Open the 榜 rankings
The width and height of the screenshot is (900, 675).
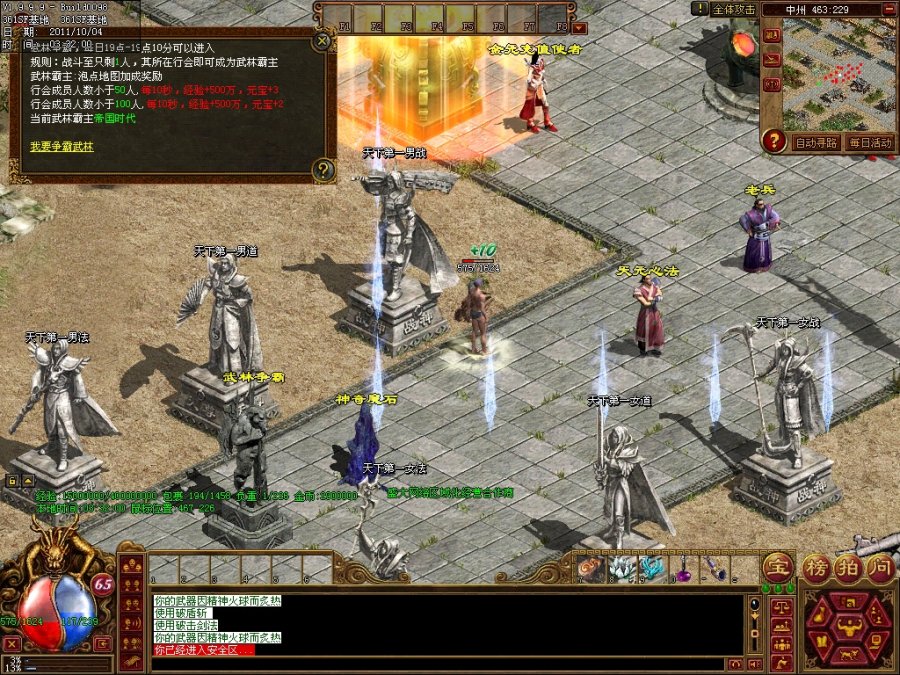(x=817, y=566)
